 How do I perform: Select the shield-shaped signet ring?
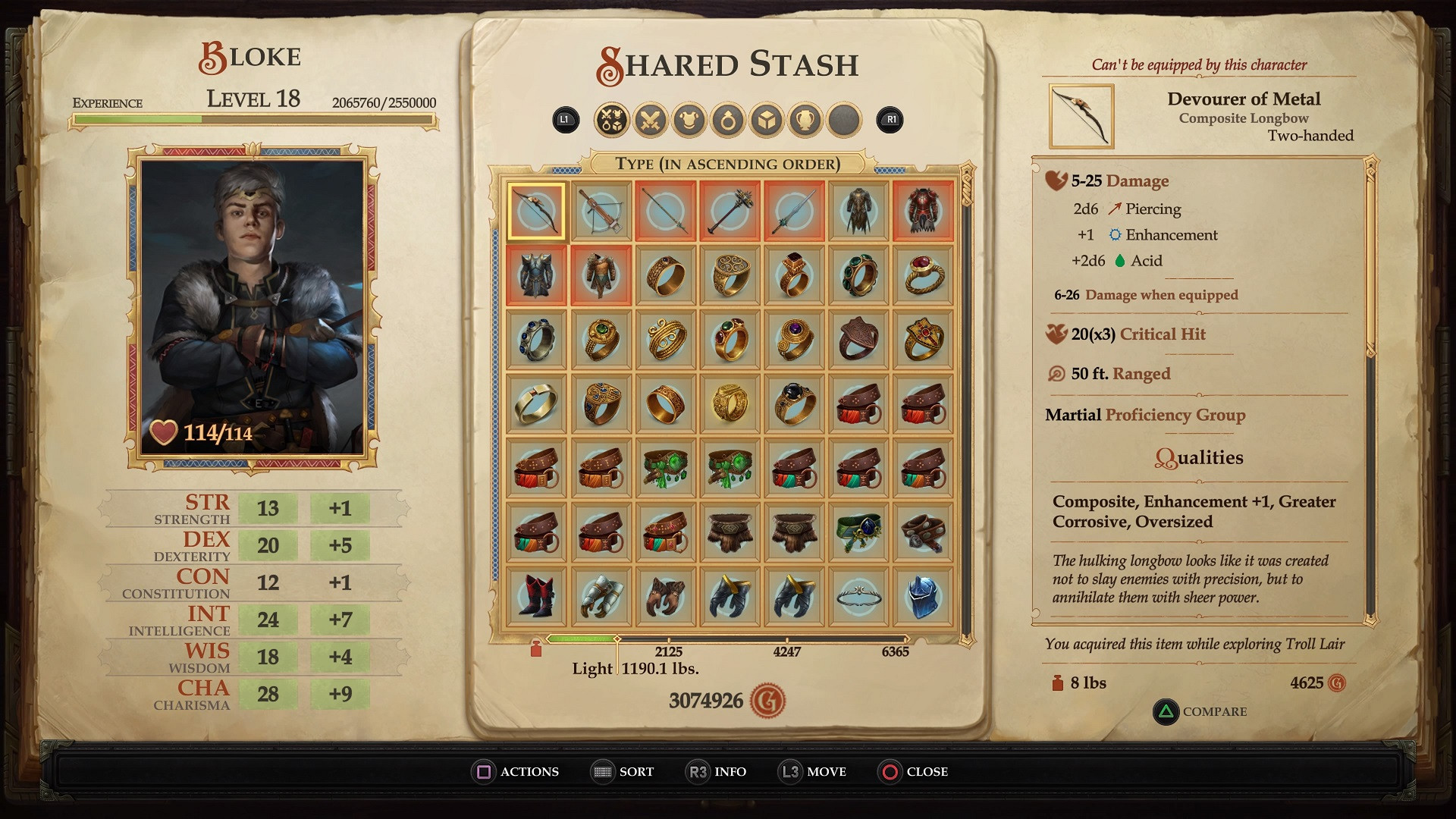point(858,340)
